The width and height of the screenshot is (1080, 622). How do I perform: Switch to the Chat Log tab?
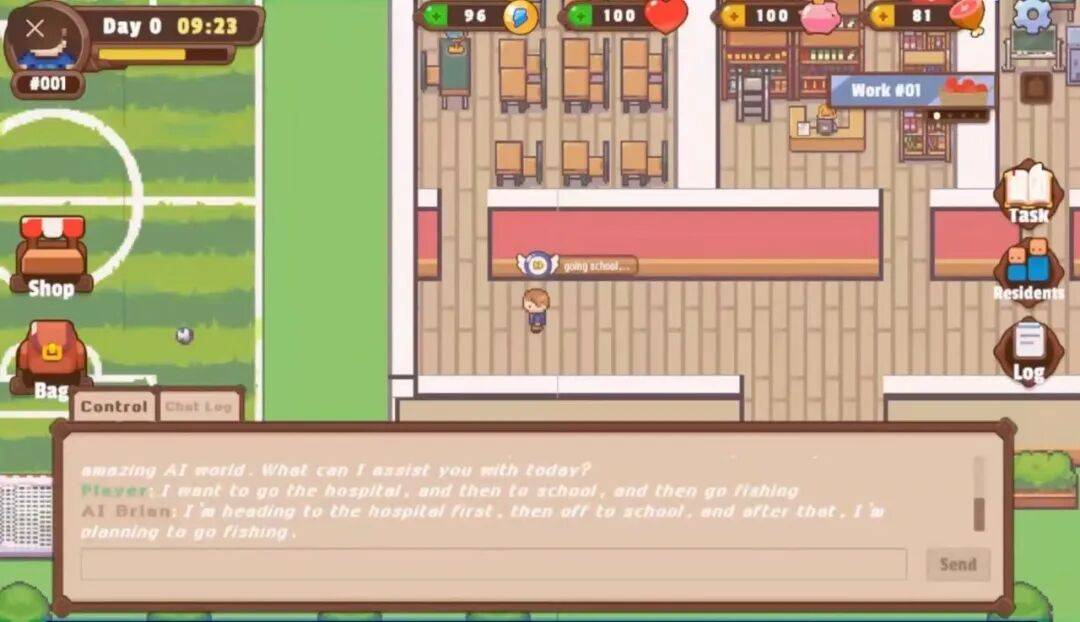198,407
